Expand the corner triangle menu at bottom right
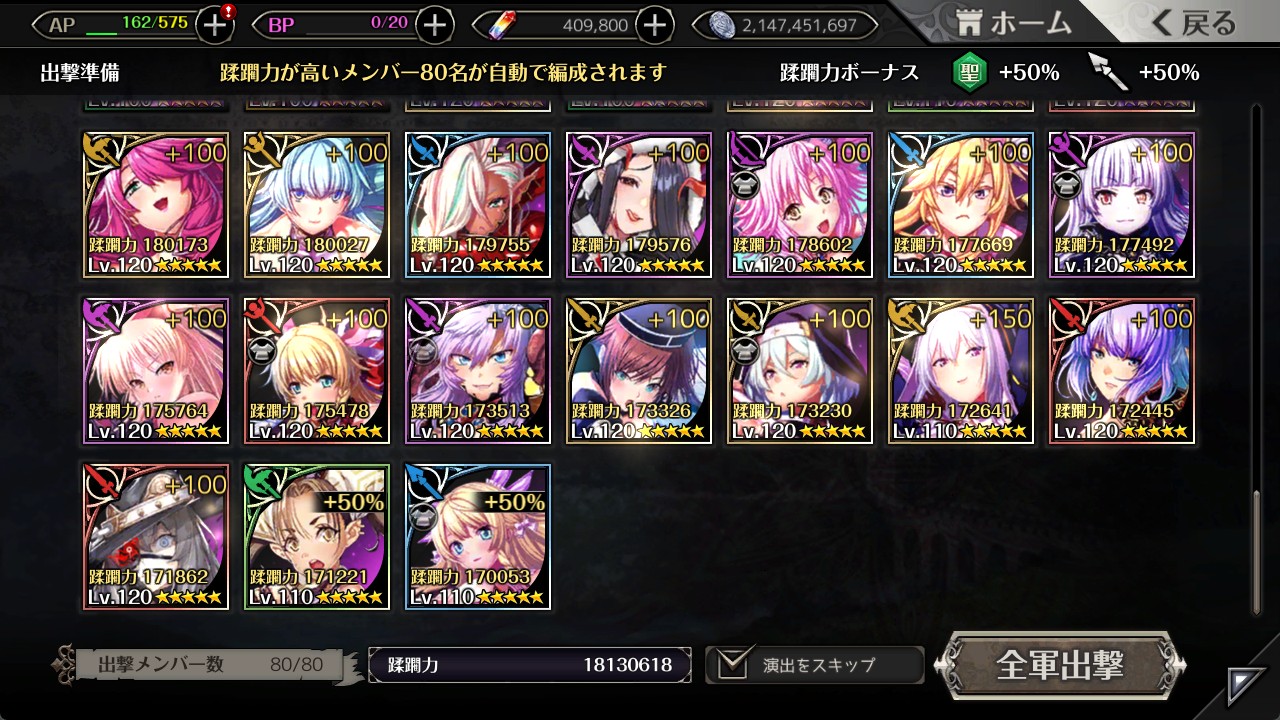This screenshot has height=720, width=1280. coord(1247,686)
